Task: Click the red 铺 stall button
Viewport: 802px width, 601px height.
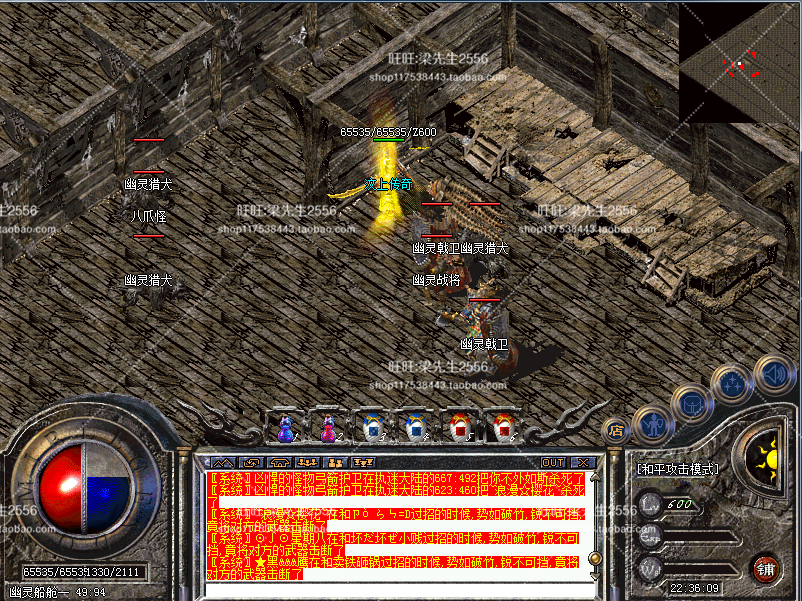Action: click(x=768, y=567)
